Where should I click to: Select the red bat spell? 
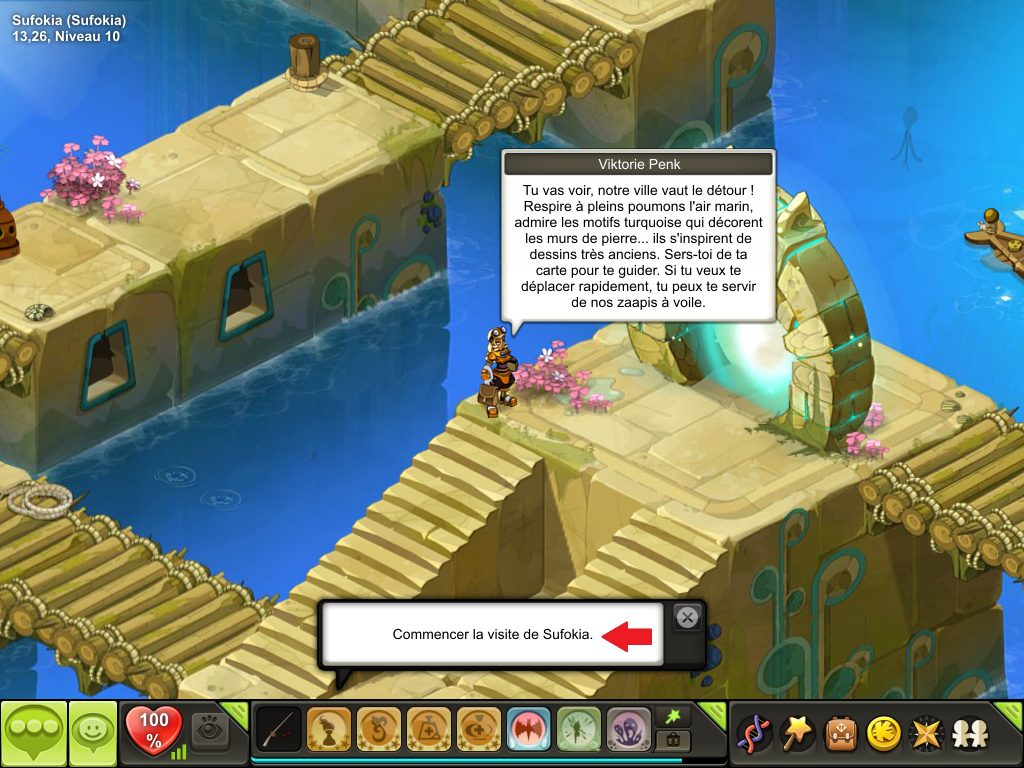coord(529,730)
